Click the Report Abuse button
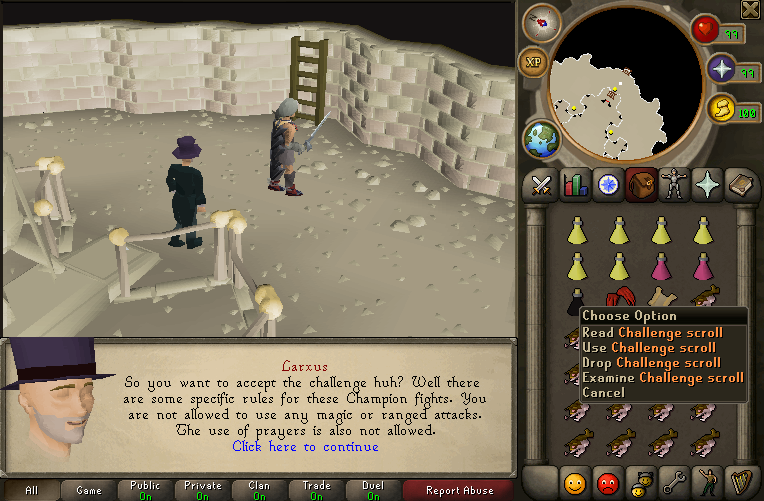 pyautogui.click(x=459, y=490)
